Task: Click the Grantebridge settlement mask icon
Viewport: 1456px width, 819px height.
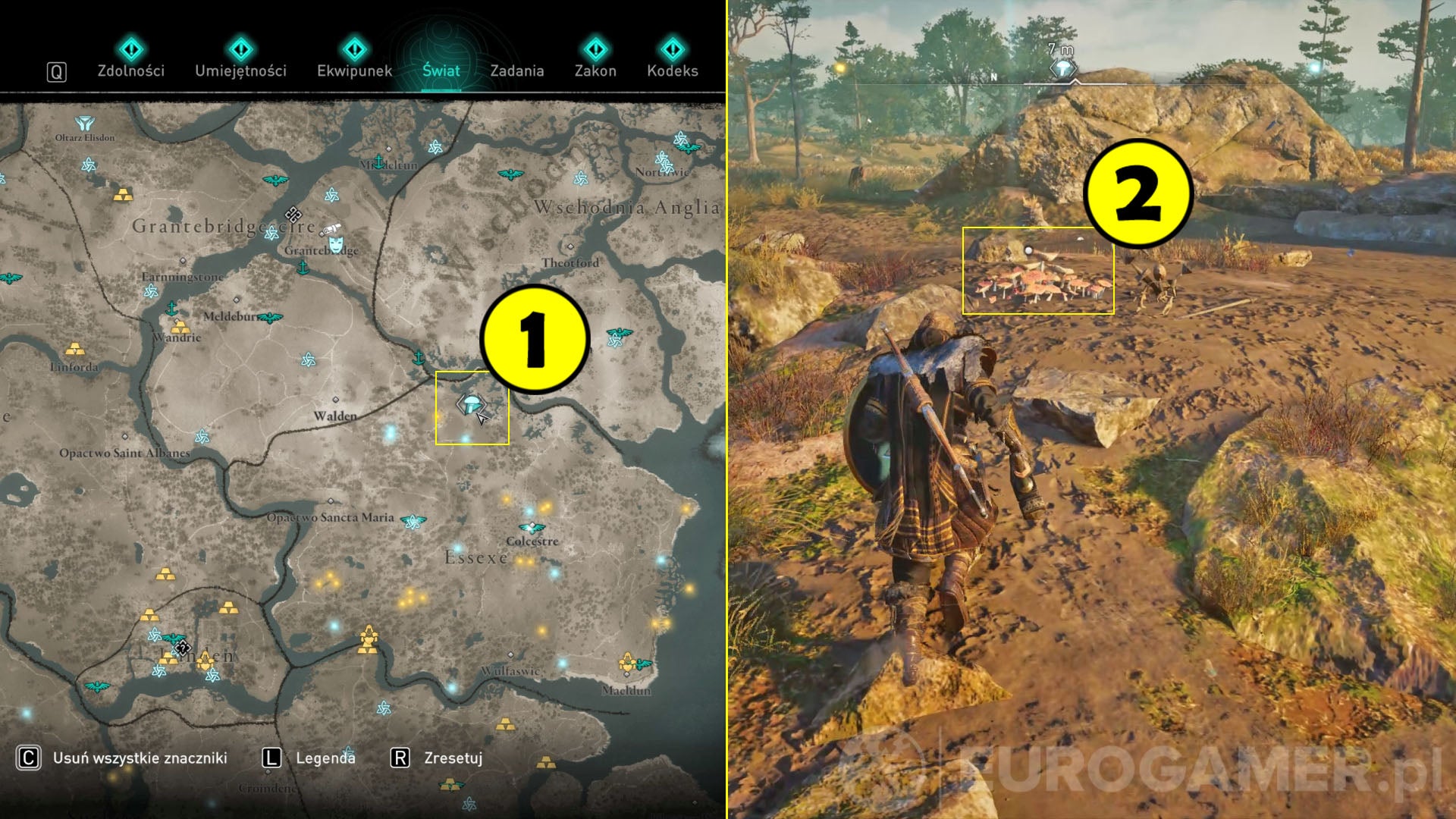Action: (x=334, y=244)
